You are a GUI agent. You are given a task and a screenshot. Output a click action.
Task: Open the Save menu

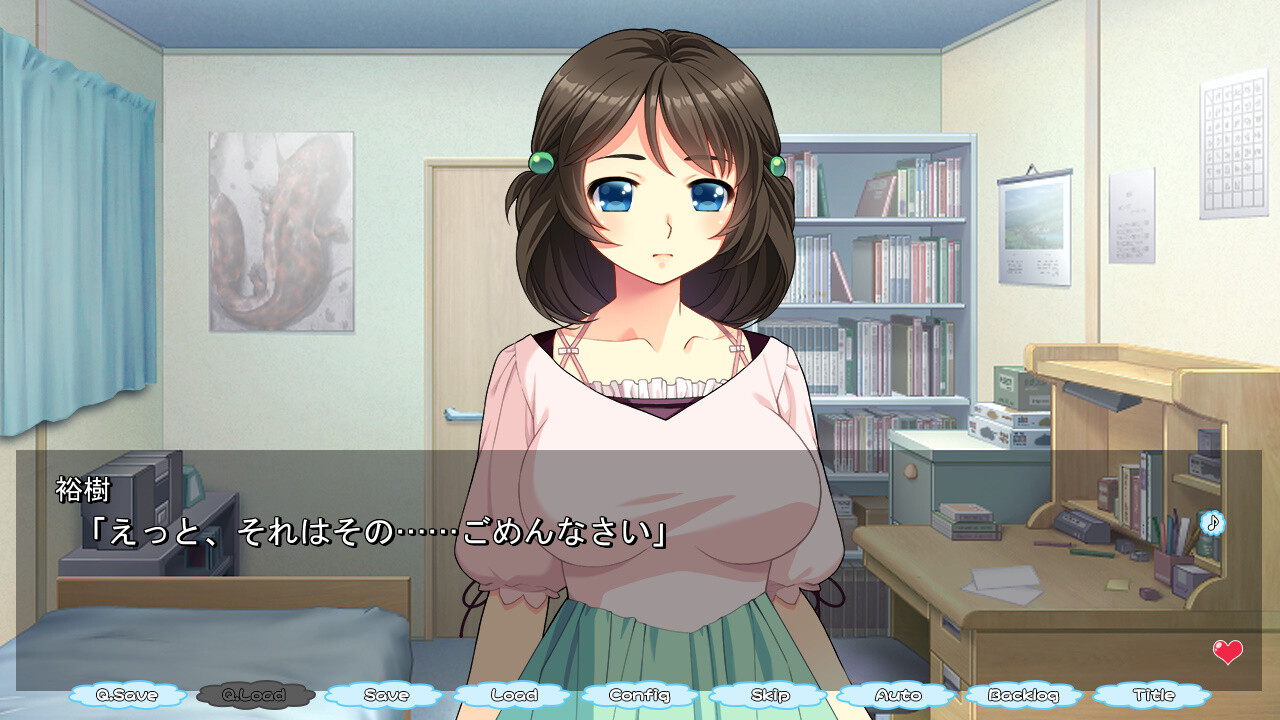click(x=385, y=695)
